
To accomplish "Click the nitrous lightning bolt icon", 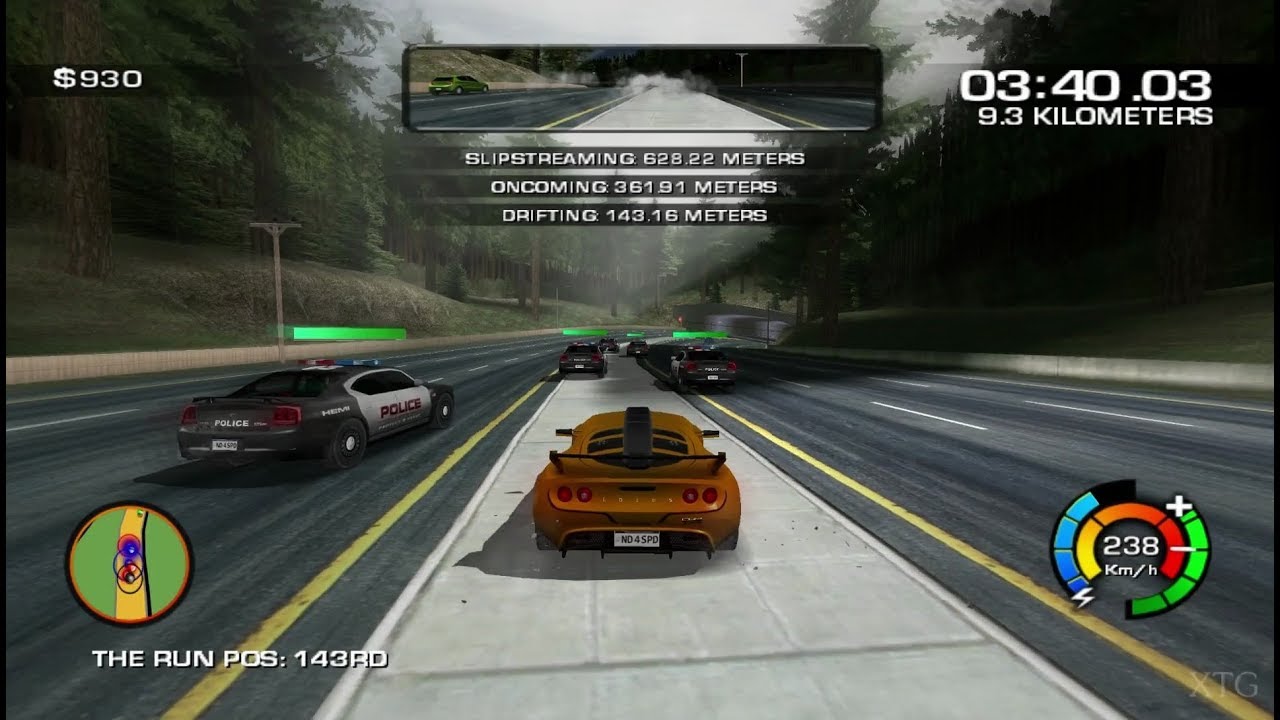I will pos(1083,598).
